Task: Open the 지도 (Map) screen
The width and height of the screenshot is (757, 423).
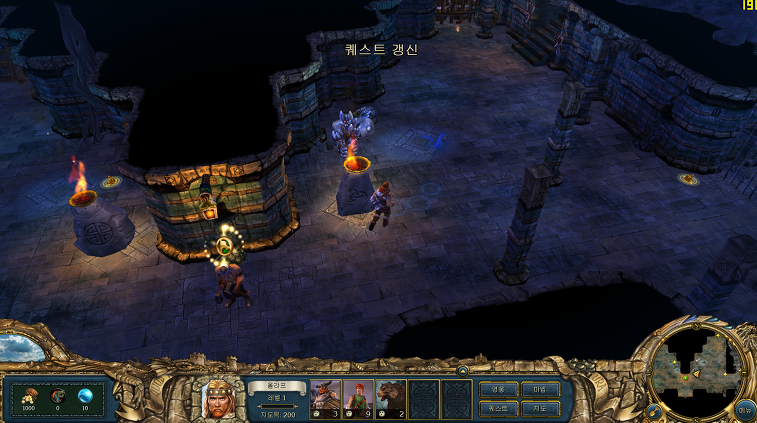Action: click(539, 408)
